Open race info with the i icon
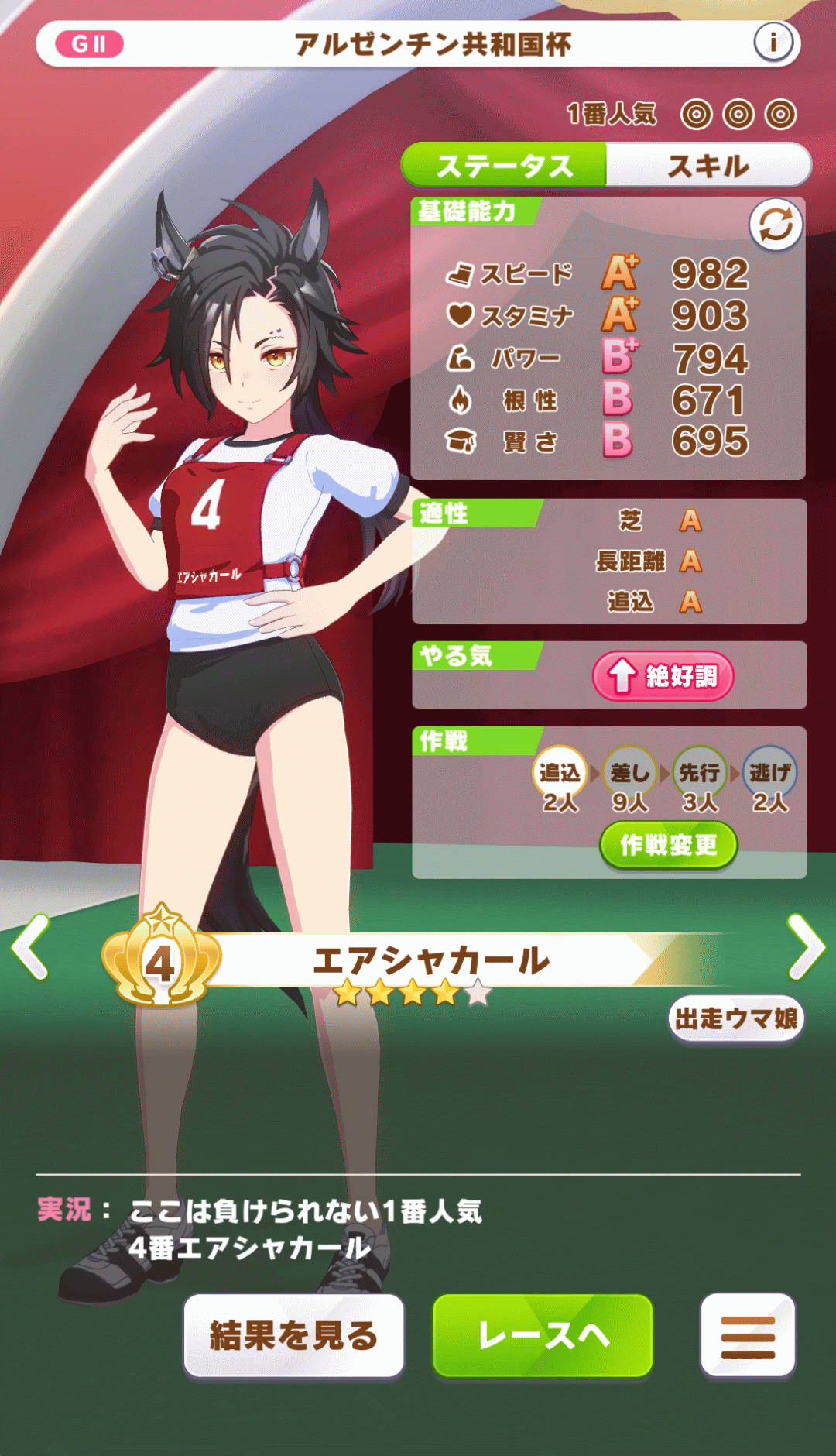 [773, 43]
